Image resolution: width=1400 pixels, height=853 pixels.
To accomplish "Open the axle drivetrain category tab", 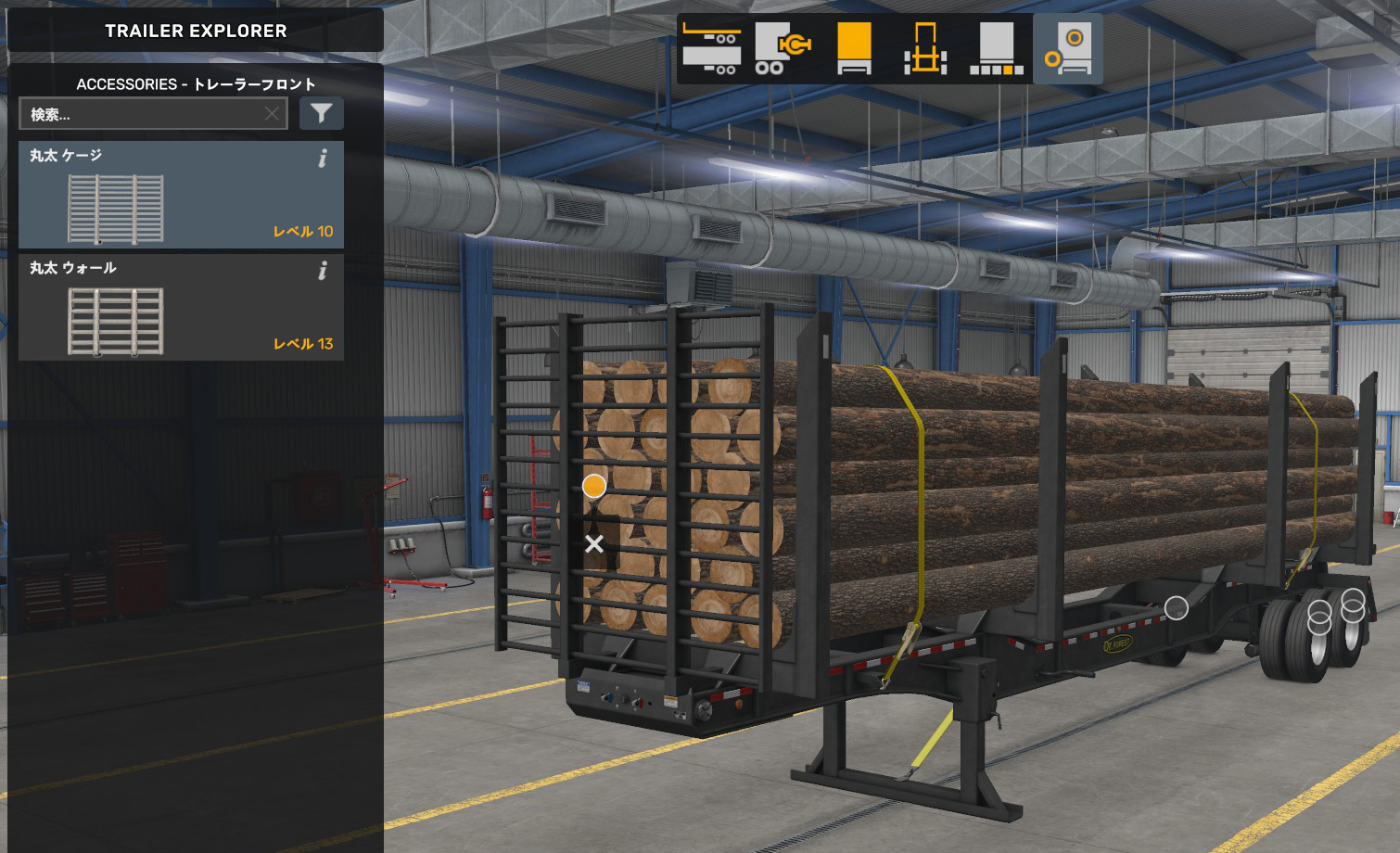I will point(783,49).
